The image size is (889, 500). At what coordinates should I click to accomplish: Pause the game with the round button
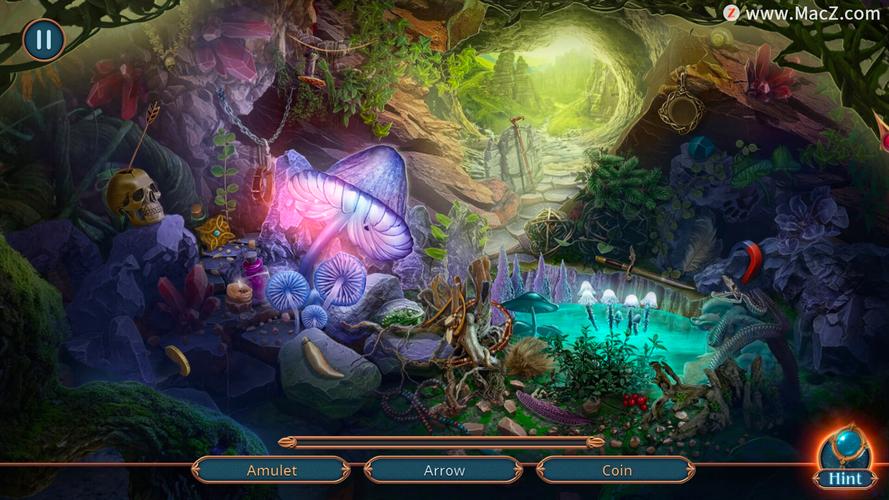(x=43, y=40)
